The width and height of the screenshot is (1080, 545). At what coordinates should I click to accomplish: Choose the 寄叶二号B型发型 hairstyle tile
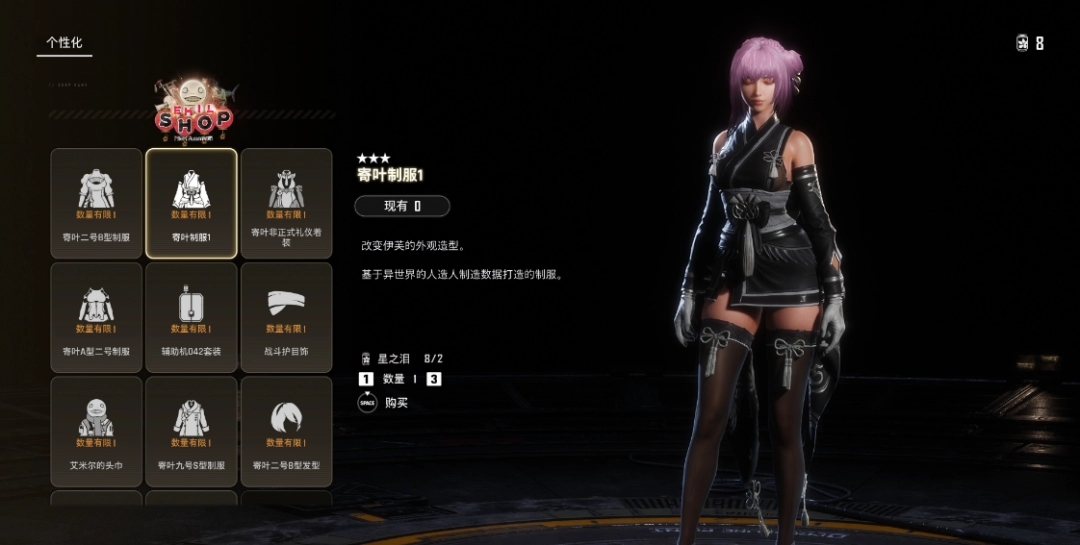pos(286,431)
